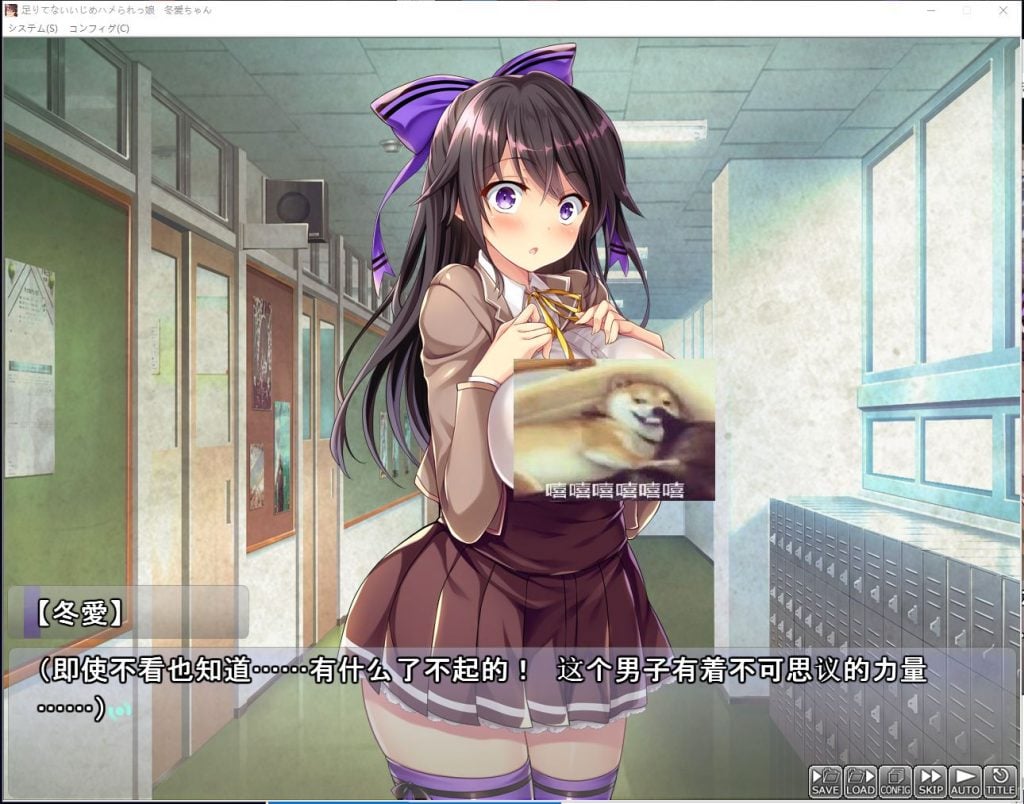Image resolution: width=1024 pixels, height=804 pixels.
Task: Open the システム(S) menu
Action: point(33,28)
